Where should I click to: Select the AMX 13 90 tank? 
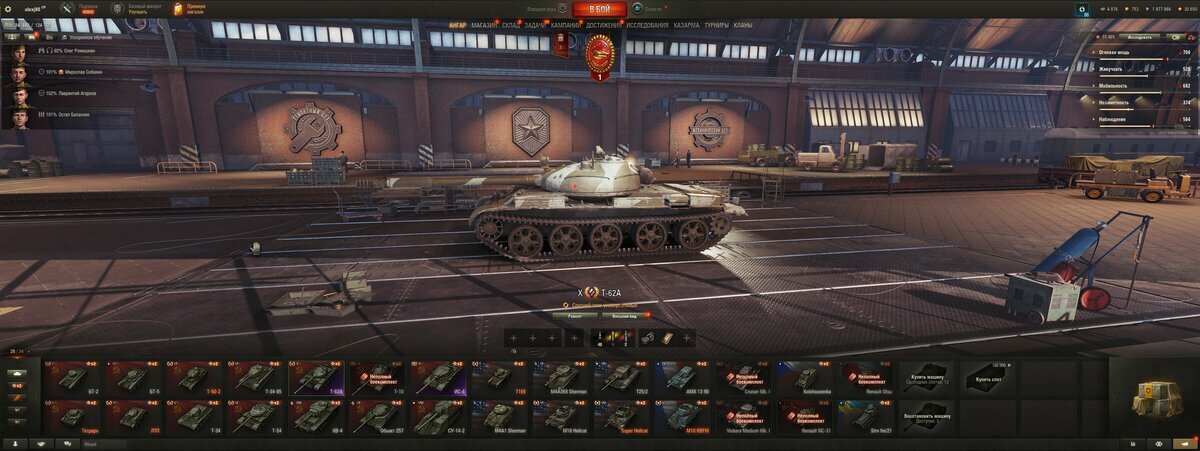tap(683, 377)
